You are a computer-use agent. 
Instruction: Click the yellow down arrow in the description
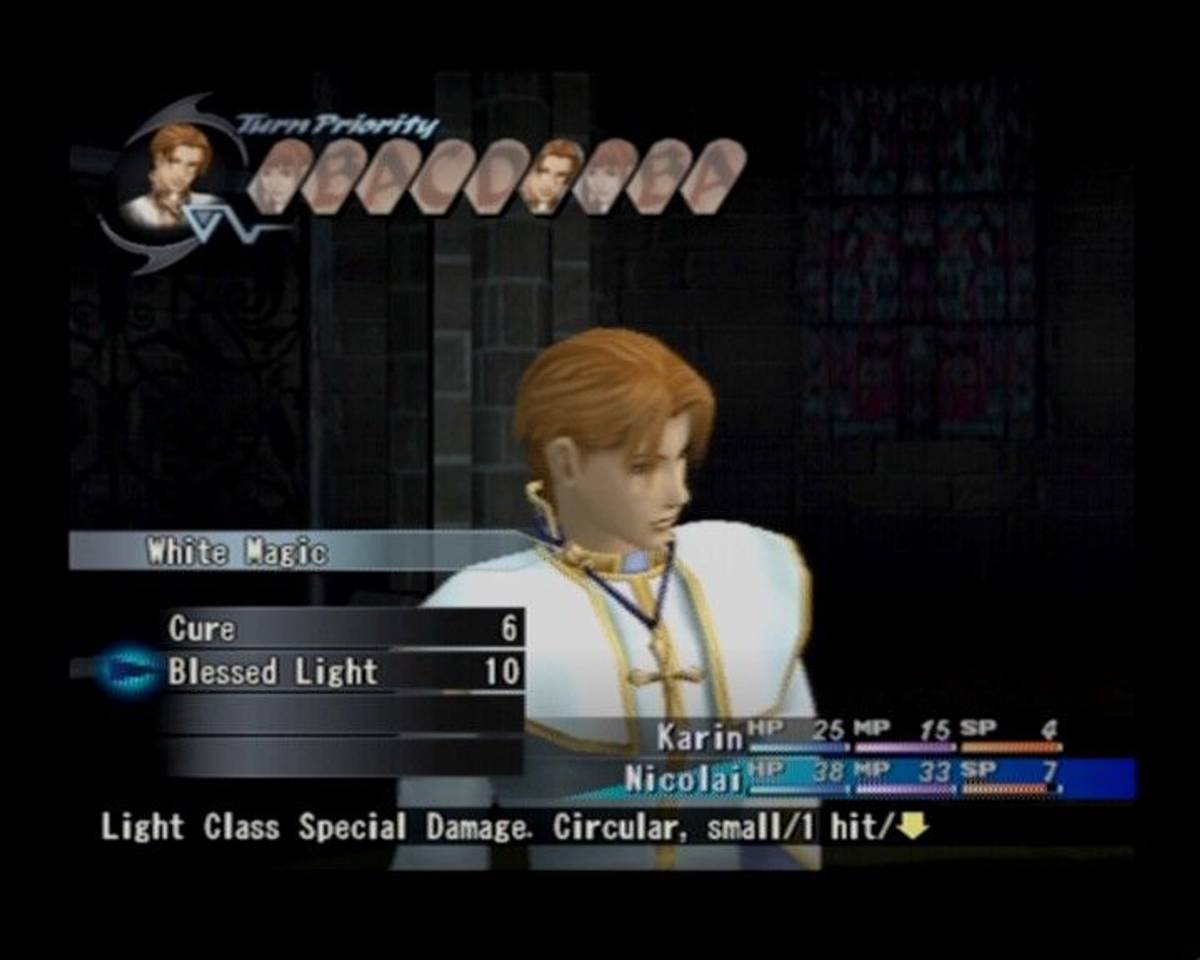(x=913, y=827)
